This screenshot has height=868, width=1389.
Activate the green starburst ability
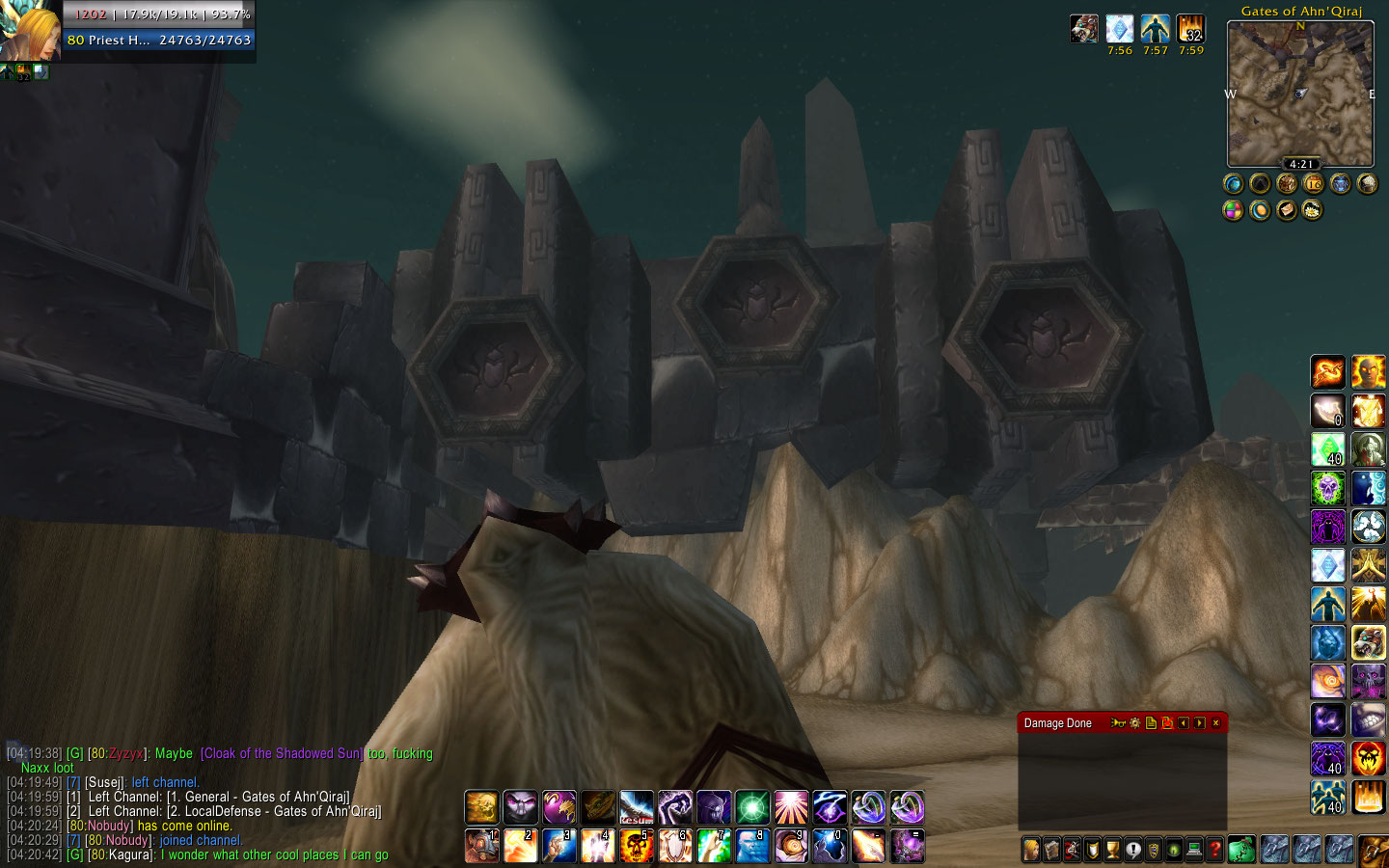pos(751,807)
